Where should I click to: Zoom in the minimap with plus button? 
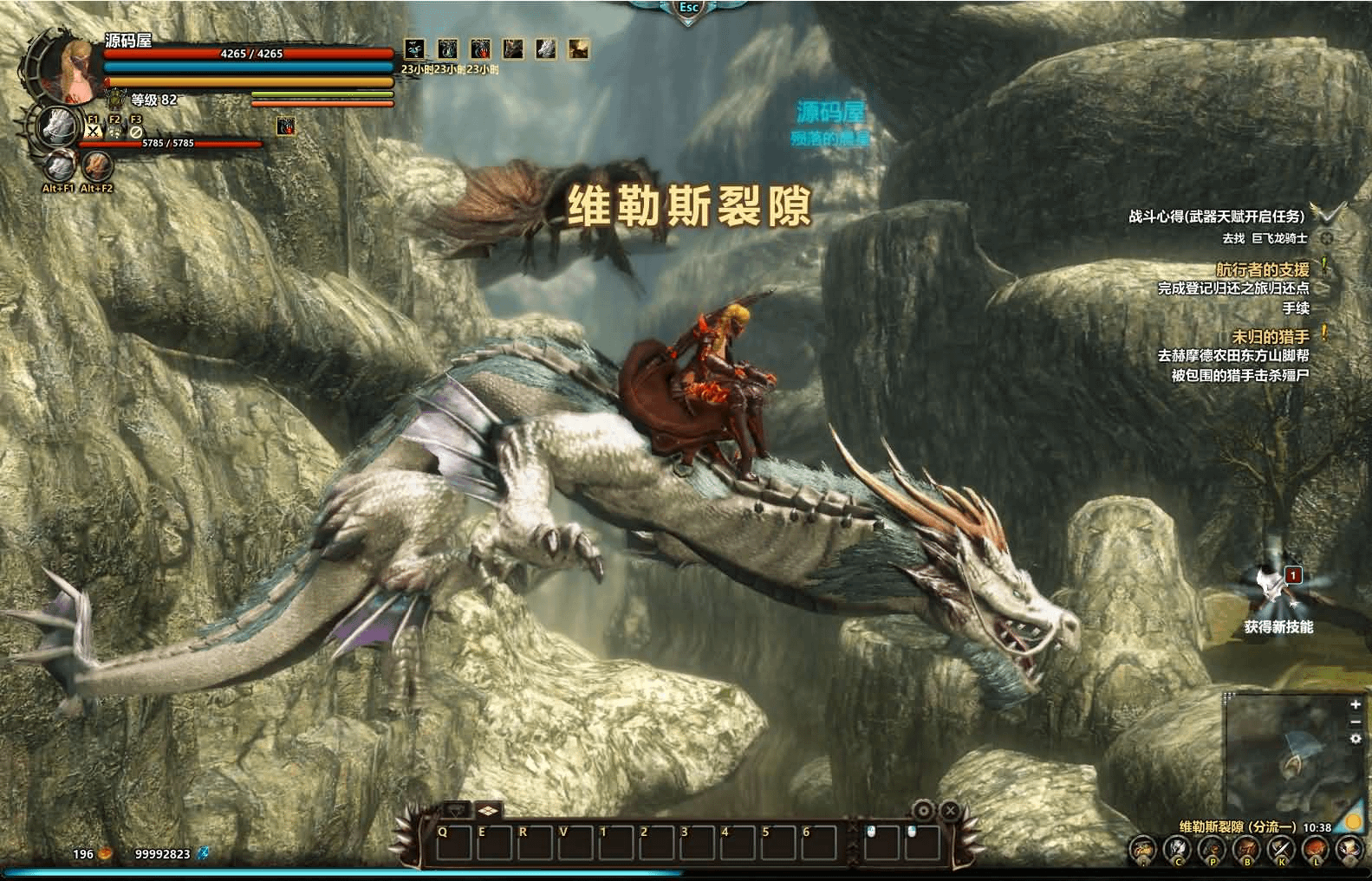tap(1356, 705)
